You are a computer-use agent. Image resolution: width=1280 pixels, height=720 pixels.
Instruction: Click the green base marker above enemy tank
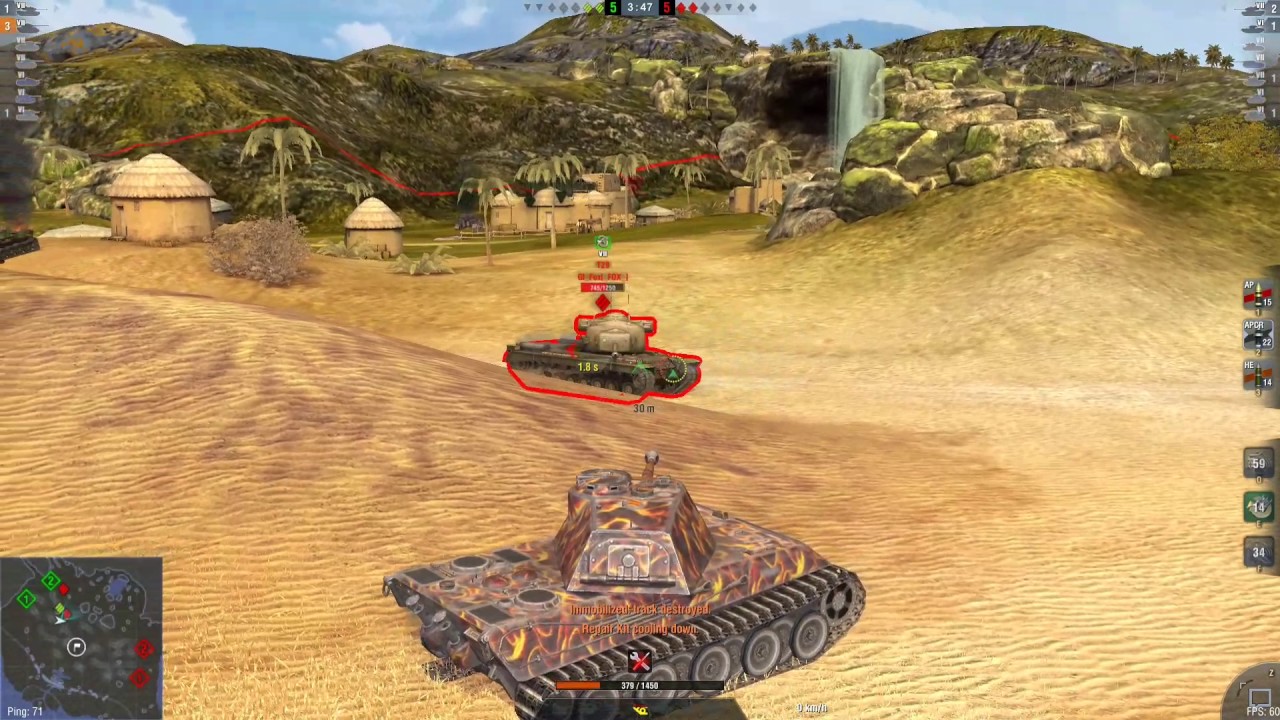click(602, 242)
